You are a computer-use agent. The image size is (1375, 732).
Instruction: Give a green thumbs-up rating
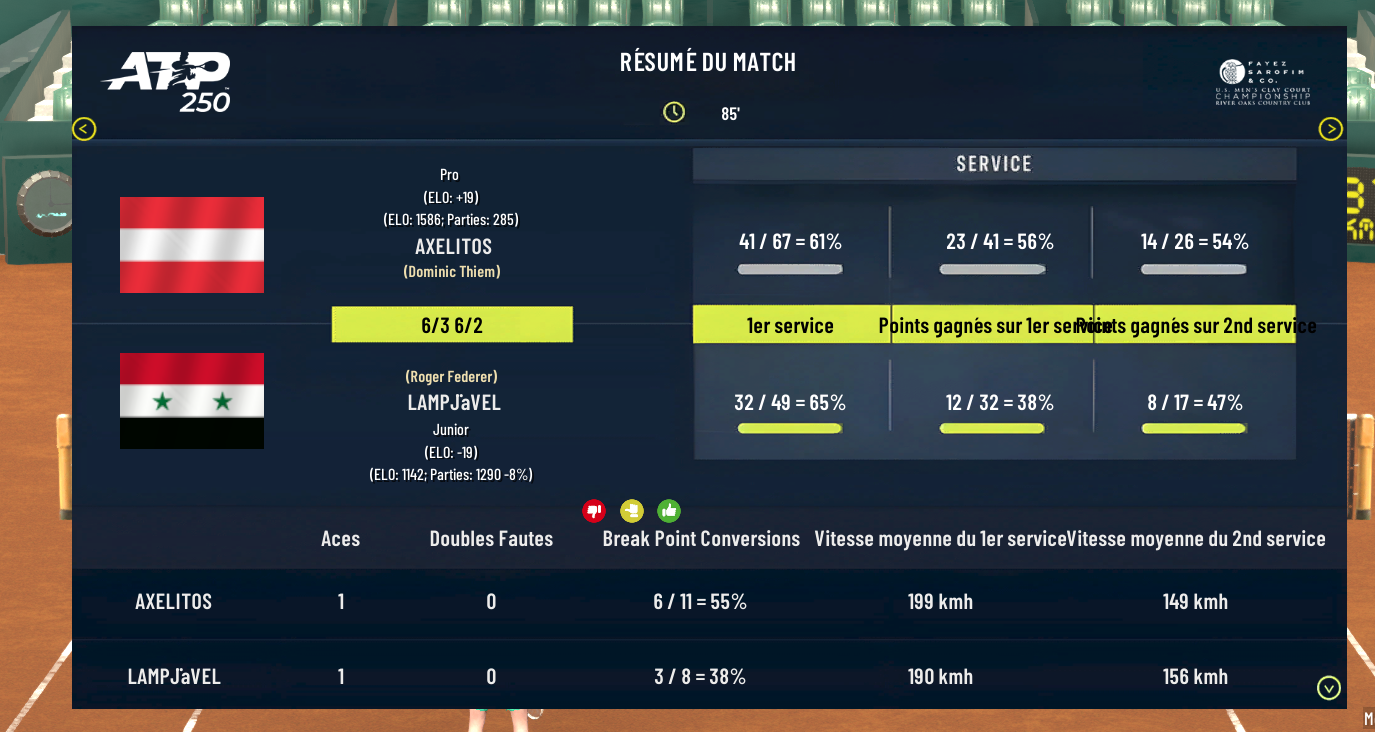[x=669, y=511]
